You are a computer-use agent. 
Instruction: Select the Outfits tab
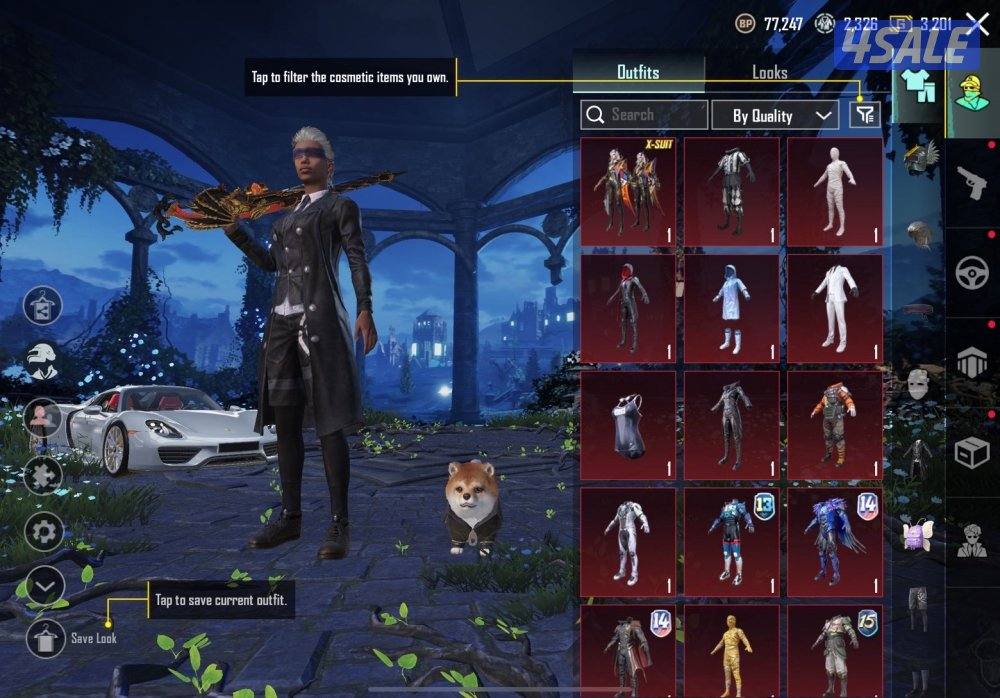coord(638,73)
